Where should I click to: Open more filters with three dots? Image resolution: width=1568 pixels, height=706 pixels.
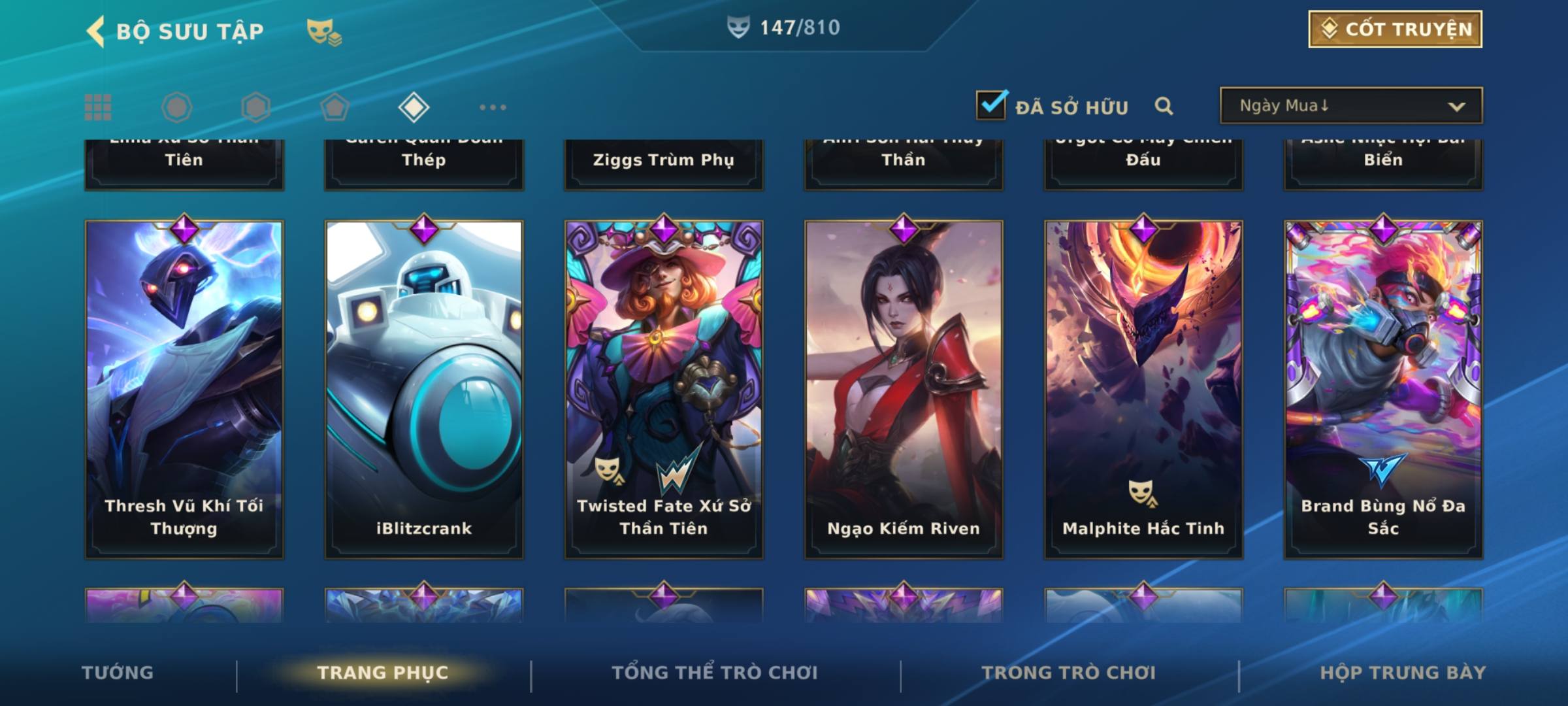(493, 107)
